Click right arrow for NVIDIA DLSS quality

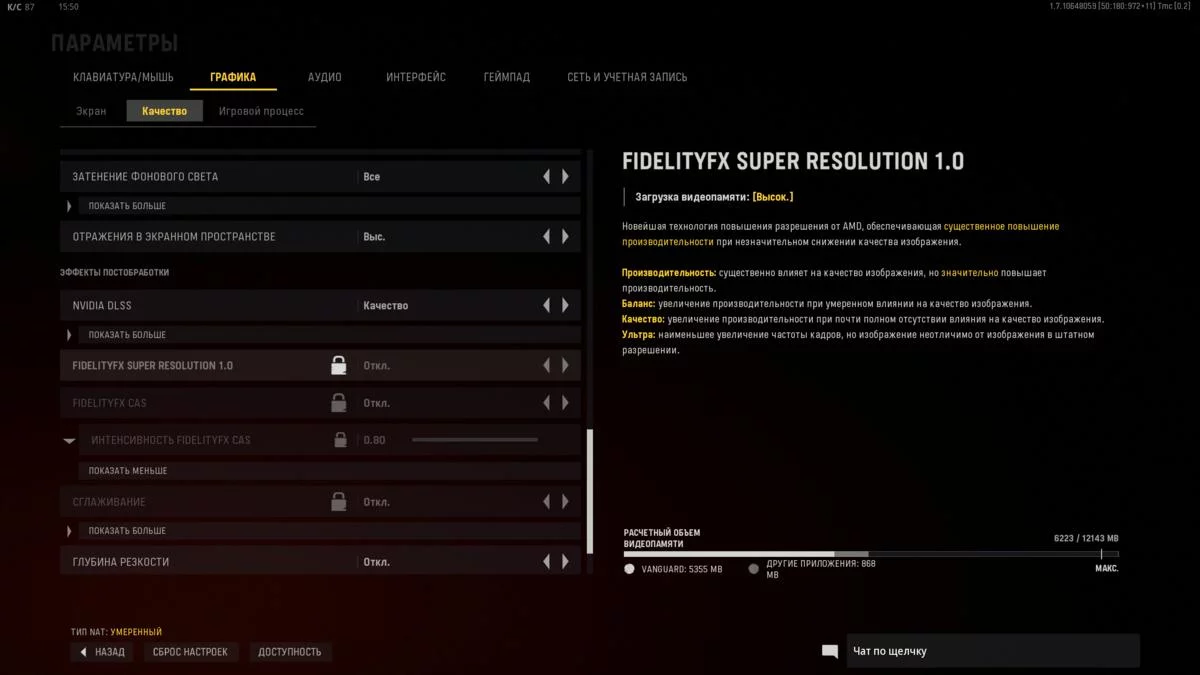(x=566, y=305)
